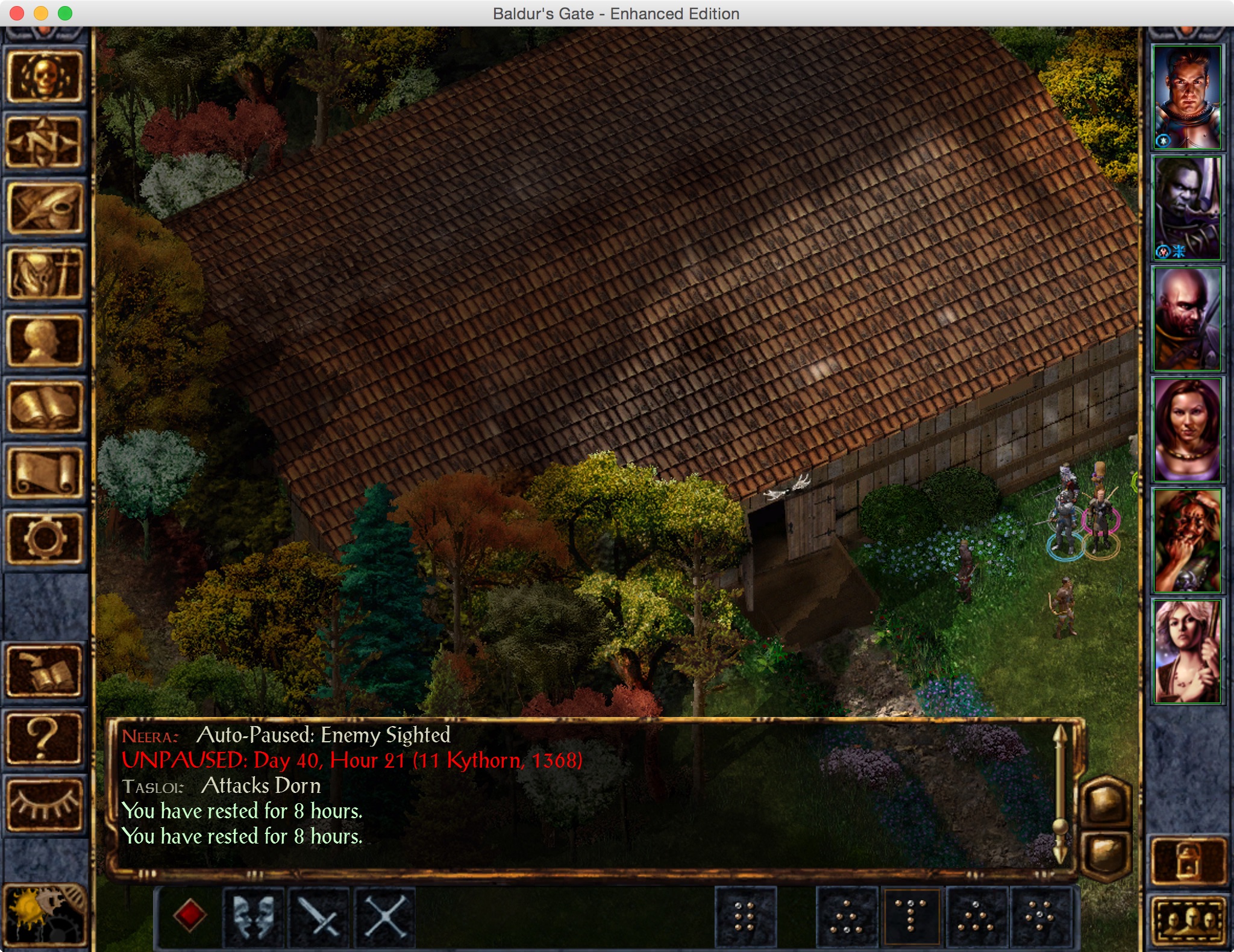1234x952 pixels.
Task: Click the red diamond action button
Action: coord(189,916)
